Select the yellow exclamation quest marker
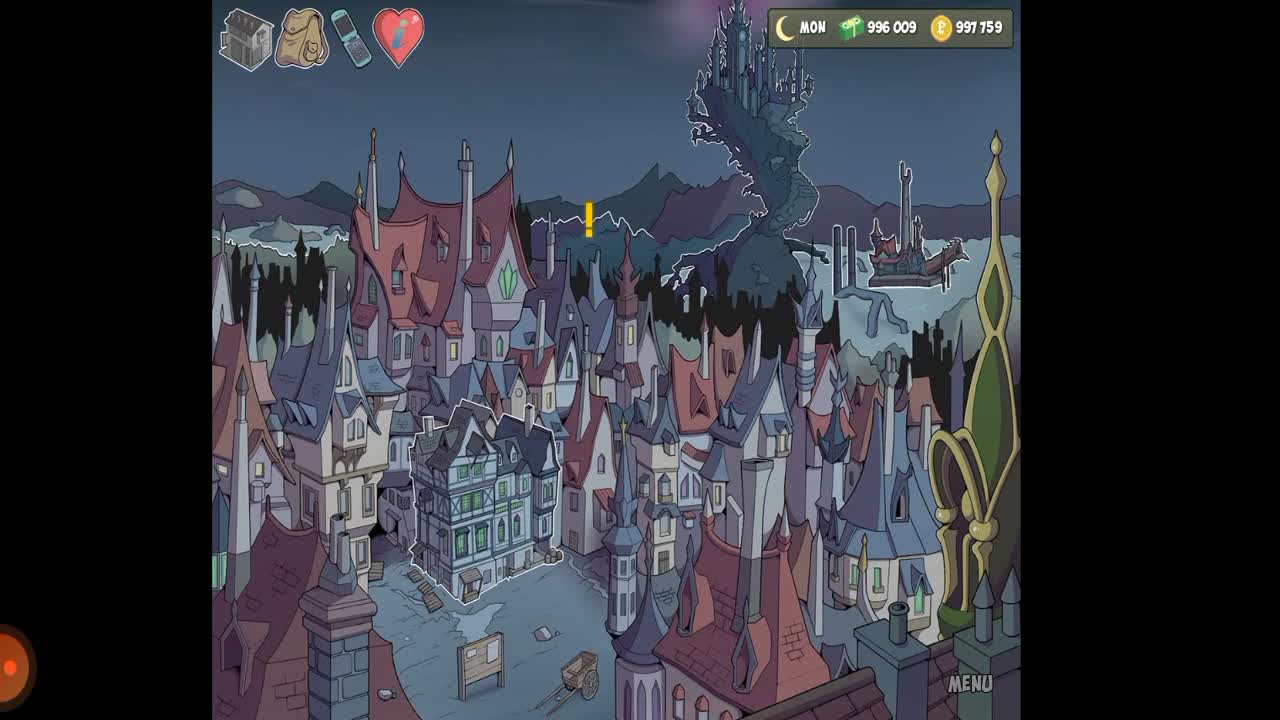This screenshot has width=1280, height=720. click(x=589, y=220)
